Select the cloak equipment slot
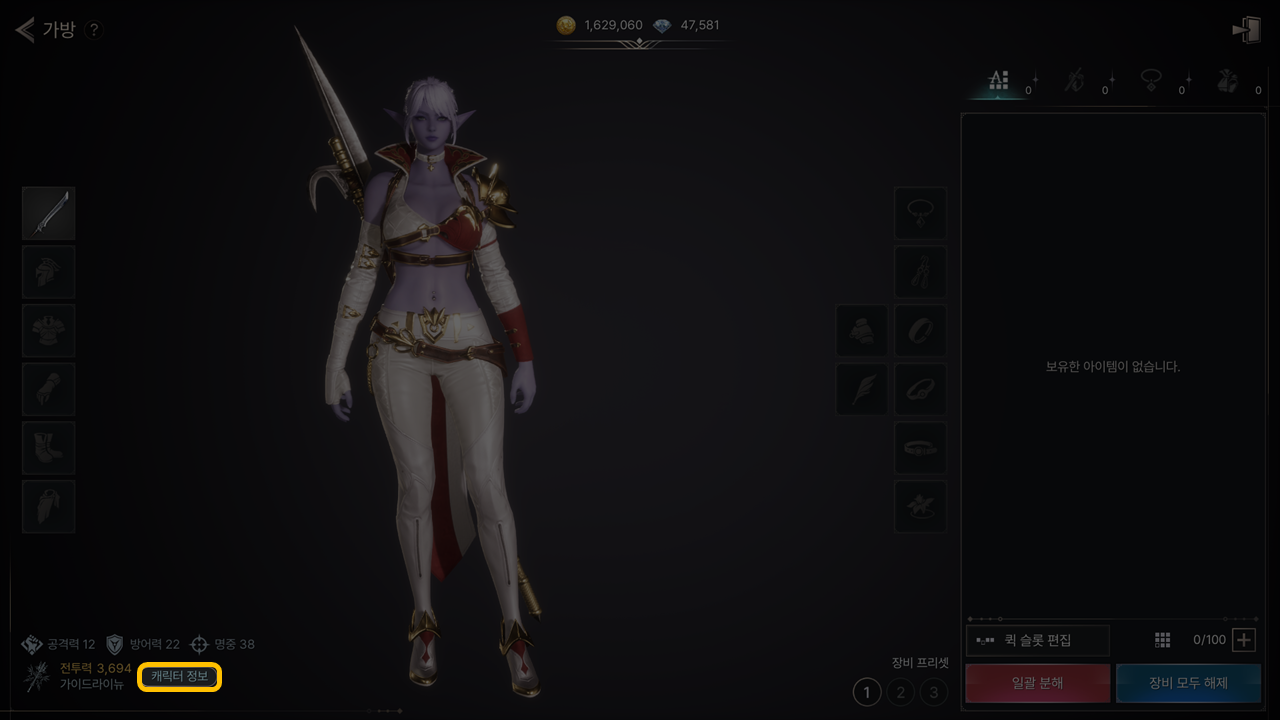1280x720 pixels. click(x=49, y=506)
